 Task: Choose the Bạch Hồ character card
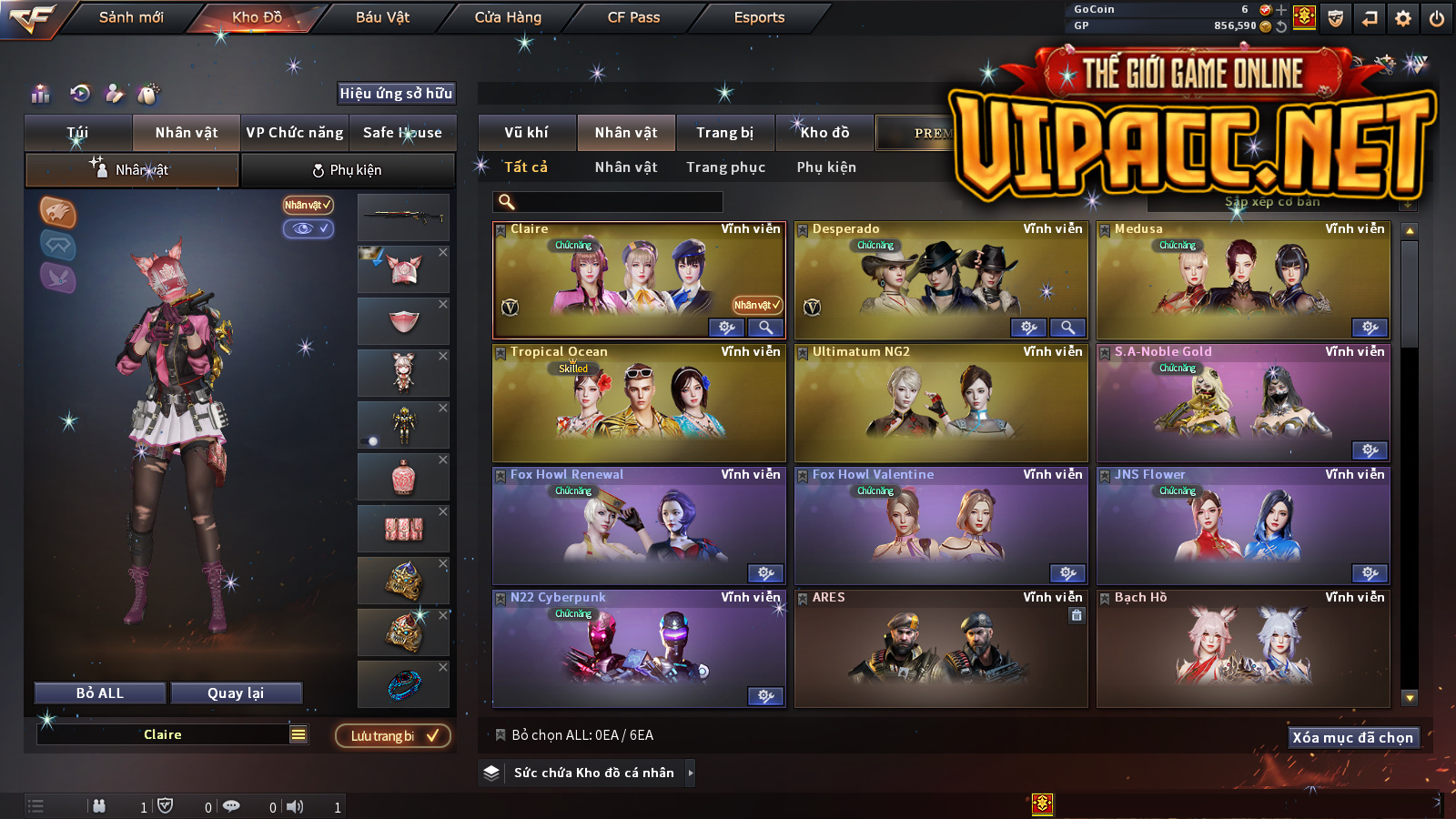(x=1243, y=648)
